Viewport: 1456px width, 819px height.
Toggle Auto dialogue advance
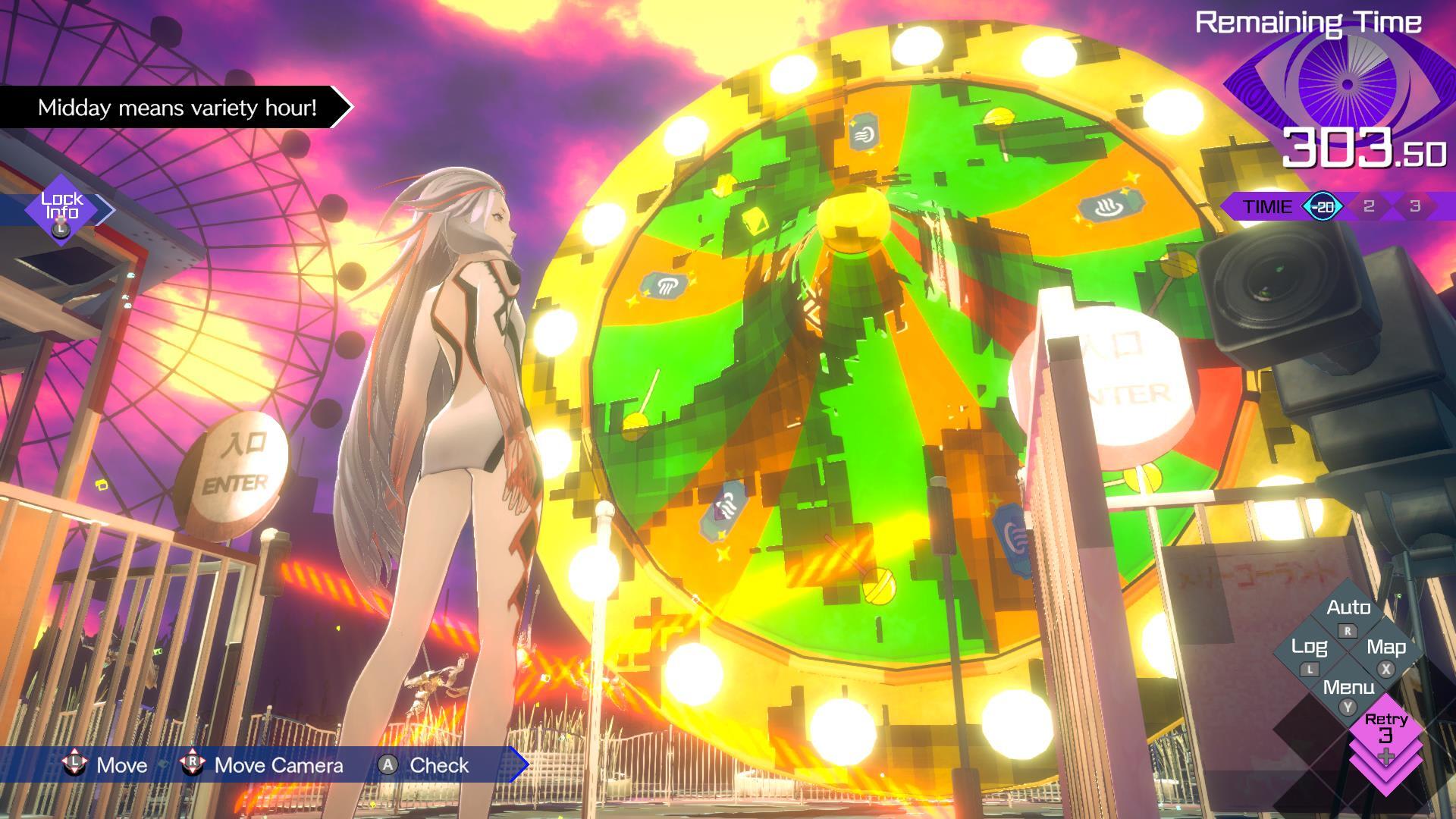point(1350,607)
